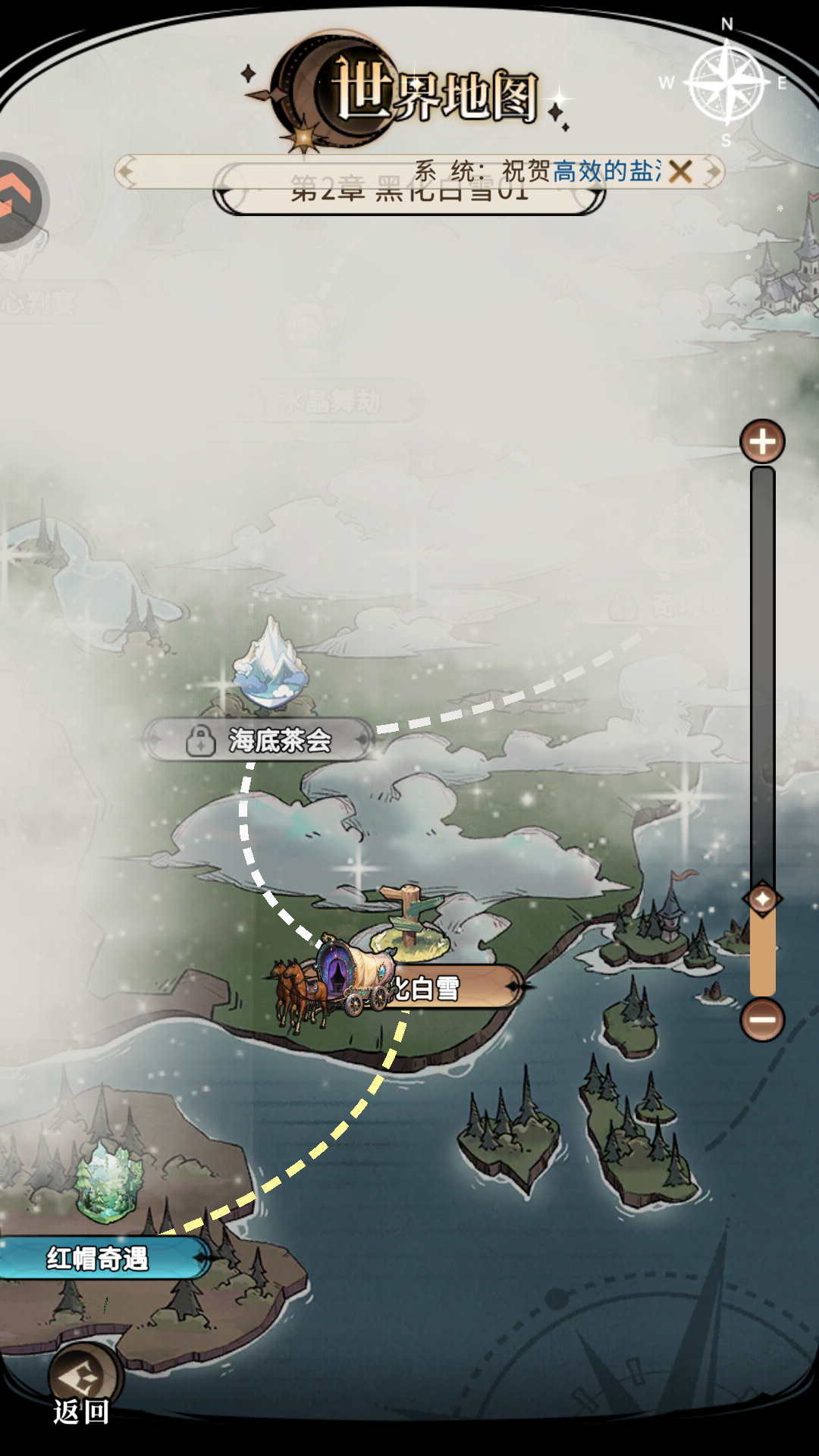Click the compass rose icon

point(726,83)
